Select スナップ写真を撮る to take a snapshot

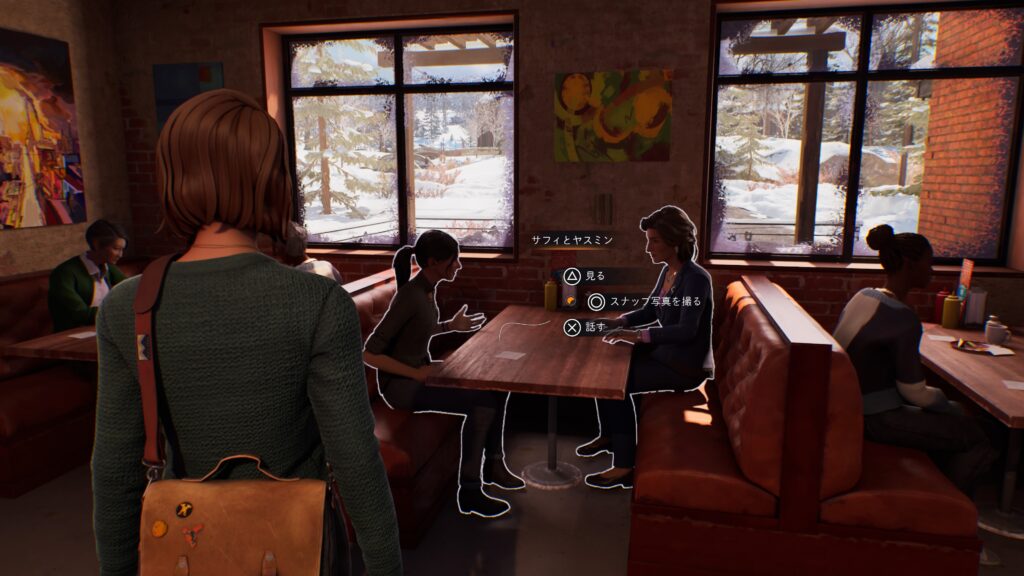pyautogui.click(x=645, y=301)
